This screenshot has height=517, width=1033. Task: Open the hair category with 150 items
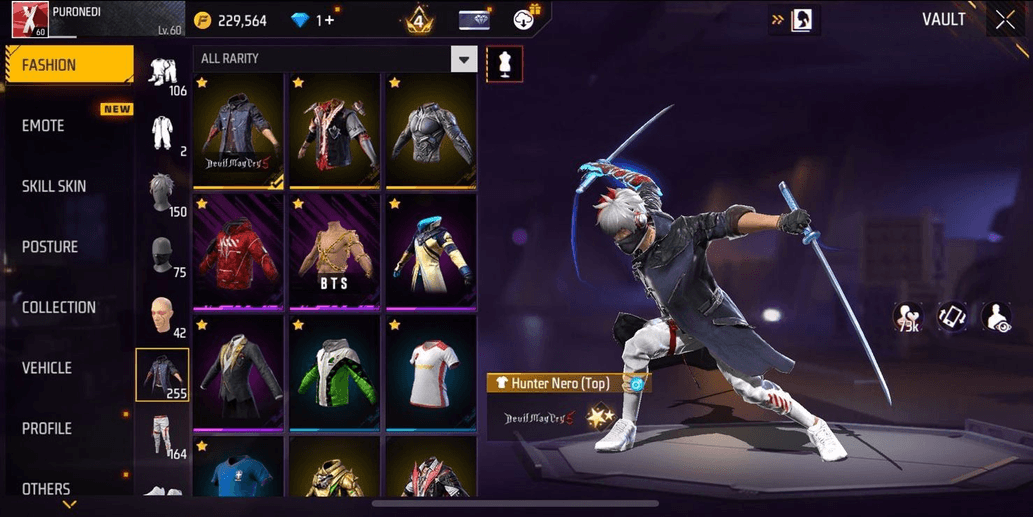pyautogui.click(x=162, y=194)
